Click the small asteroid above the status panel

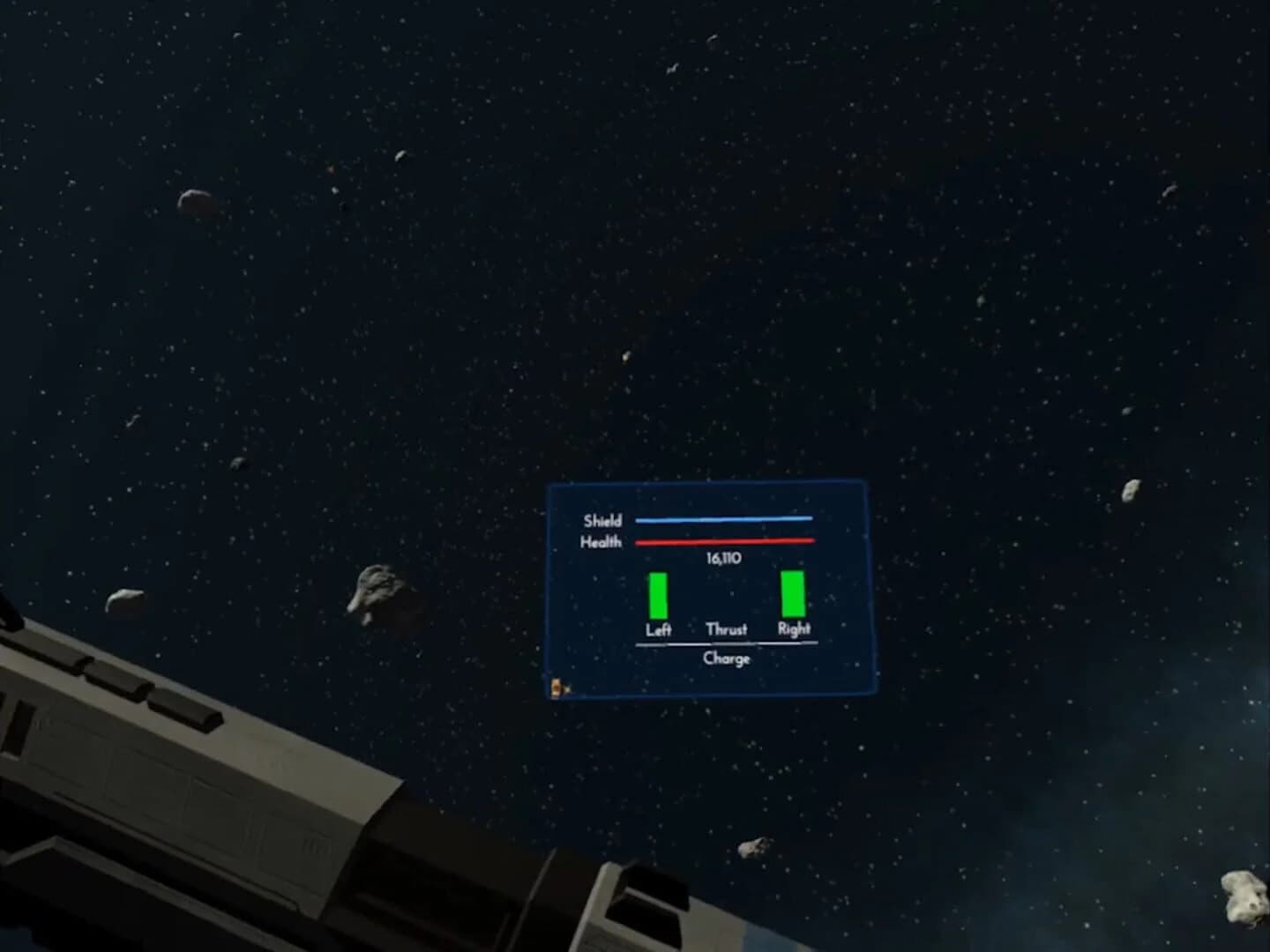(x=626, y=356)
